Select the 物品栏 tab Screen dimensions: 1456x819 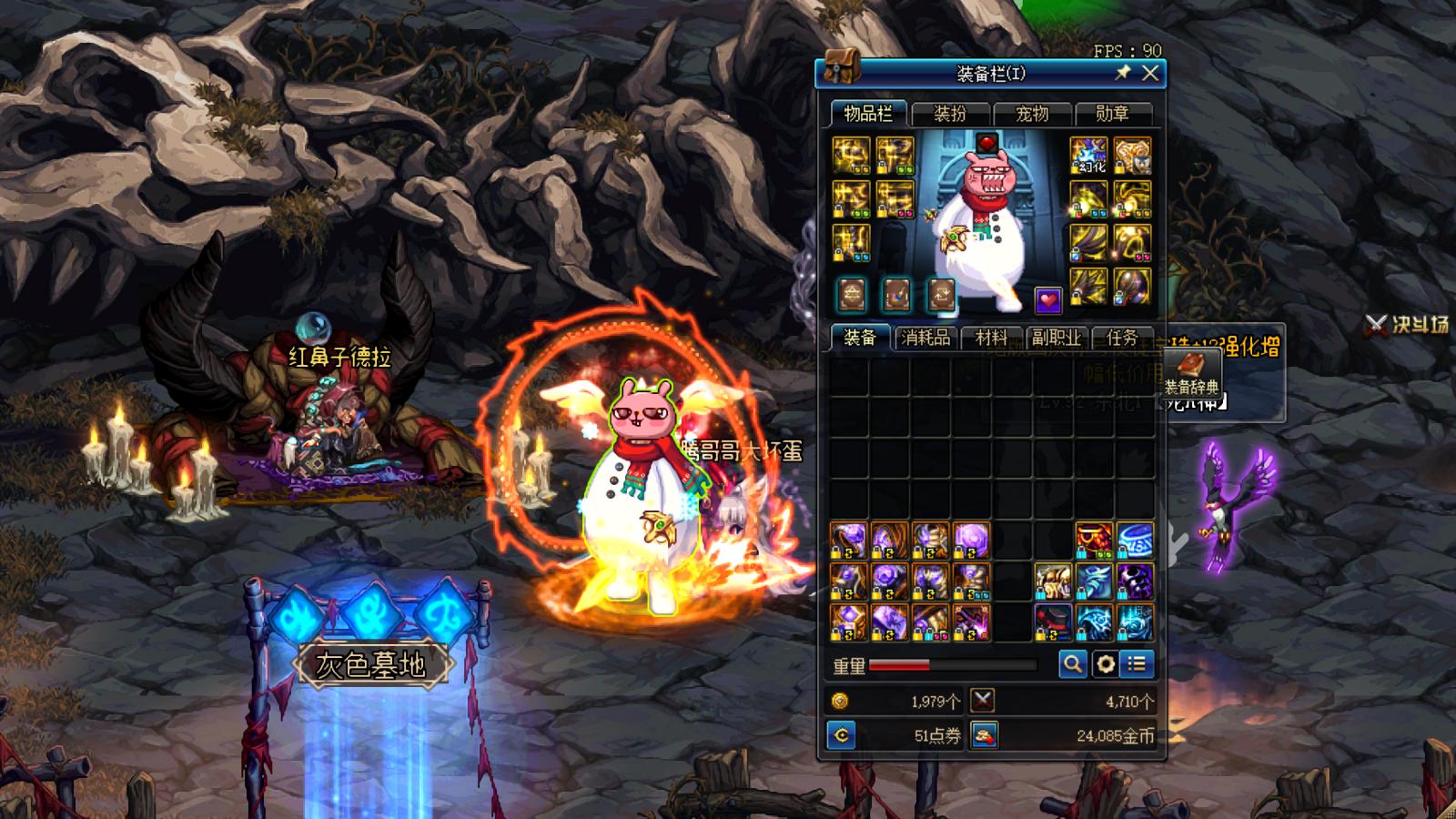coord(867,114)
